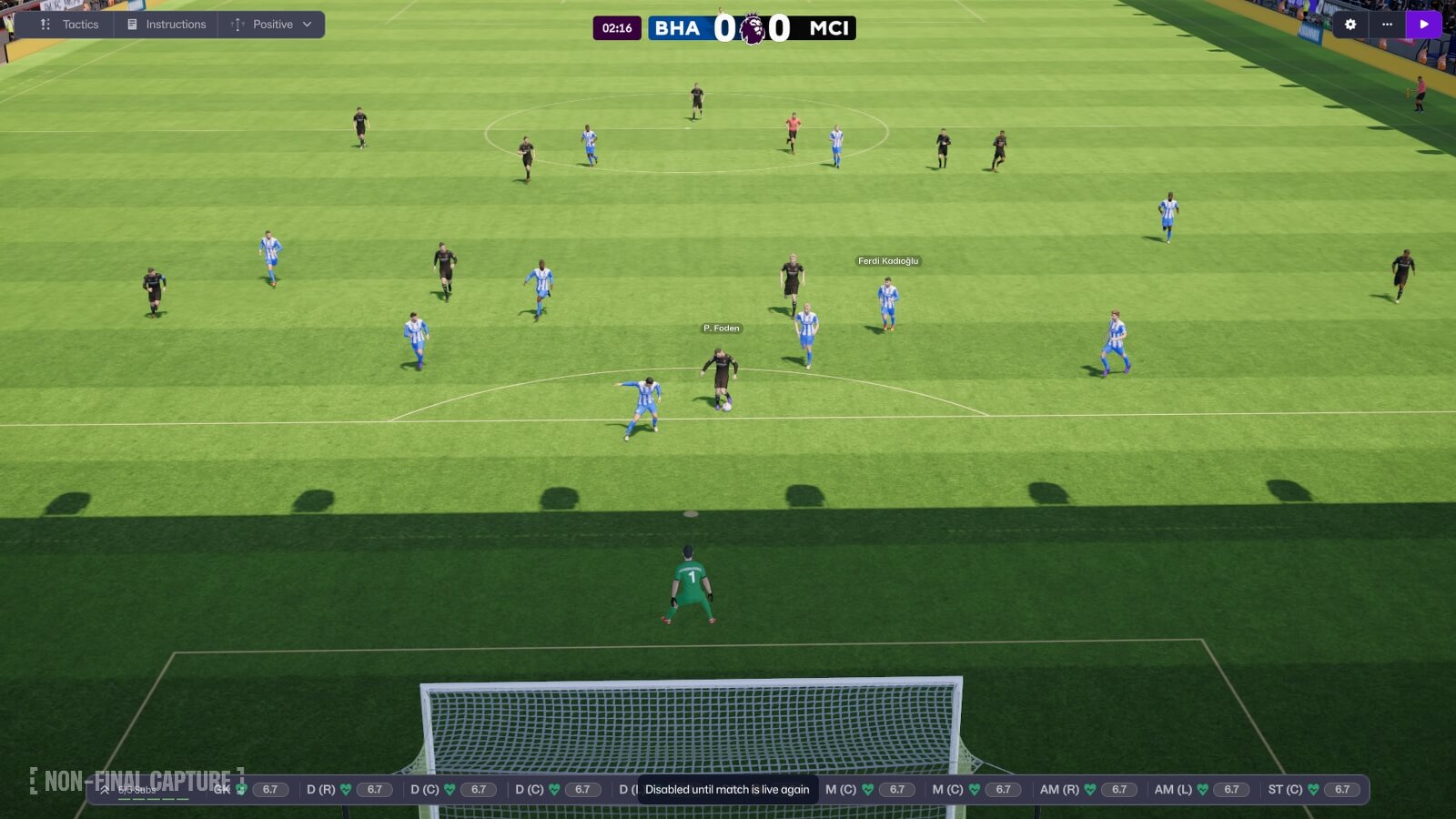This screenshot has width=1456, height=819.
Task: Click the GK 6.7 rating pill
Action: [x=268, y=789]
